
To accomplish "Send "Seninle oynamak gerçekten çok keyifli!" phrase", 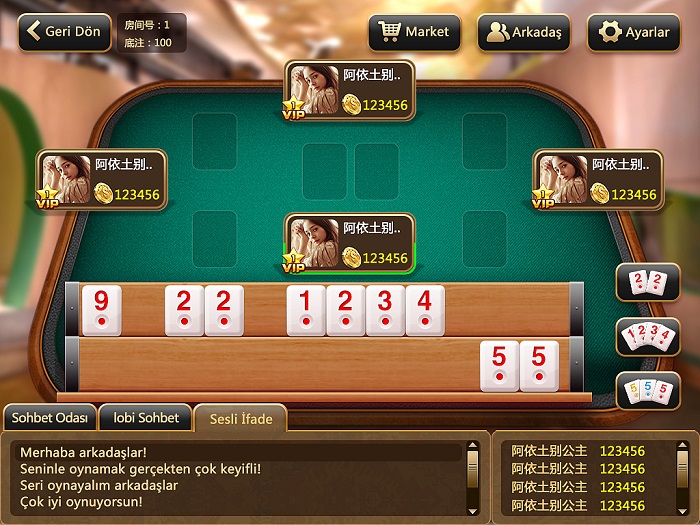I will click(x=140, y=469).
